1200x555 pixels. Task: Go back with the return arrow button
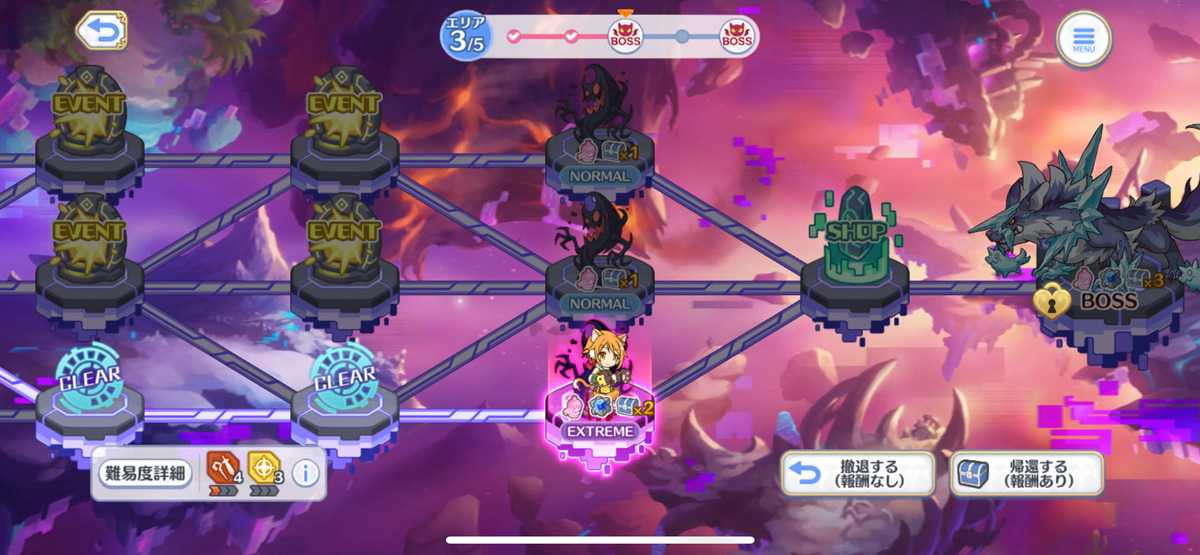click(102, 31)
